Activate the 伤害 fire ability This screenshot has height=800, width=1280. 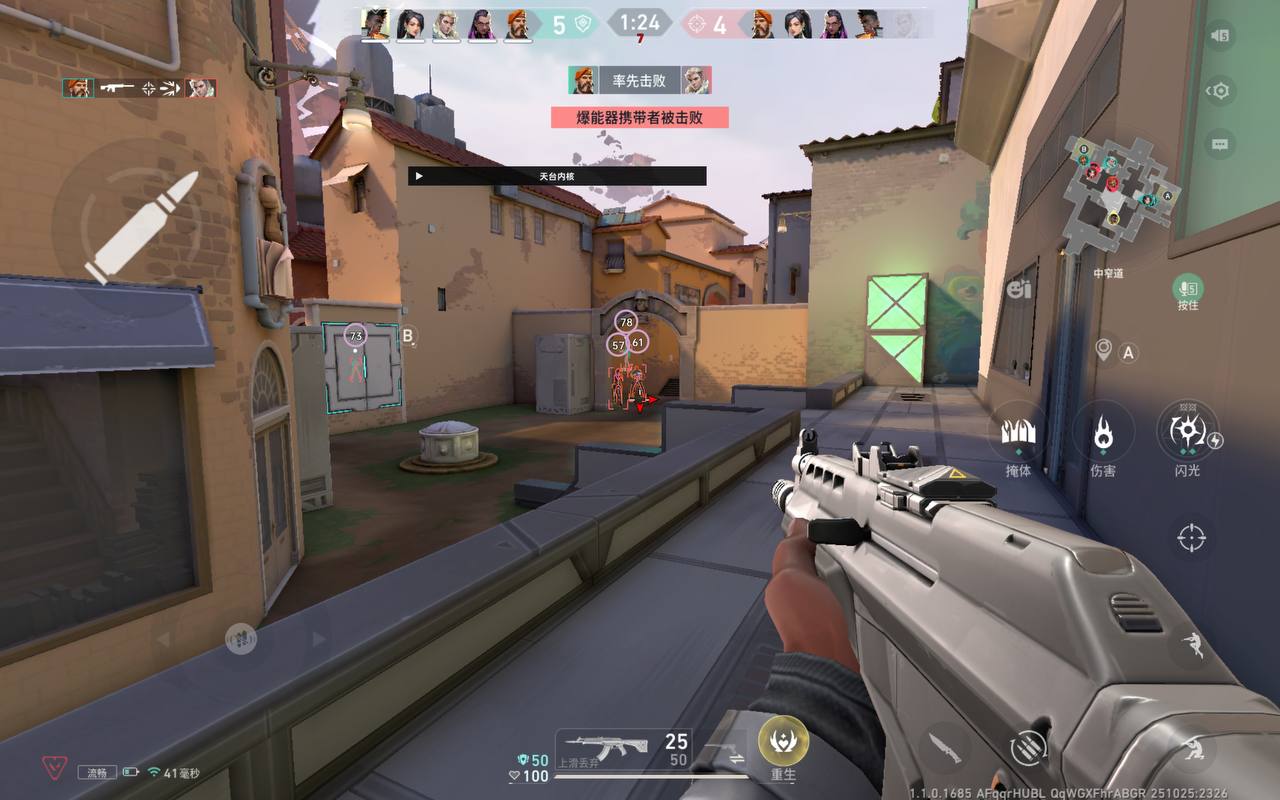click(1103, 436)
